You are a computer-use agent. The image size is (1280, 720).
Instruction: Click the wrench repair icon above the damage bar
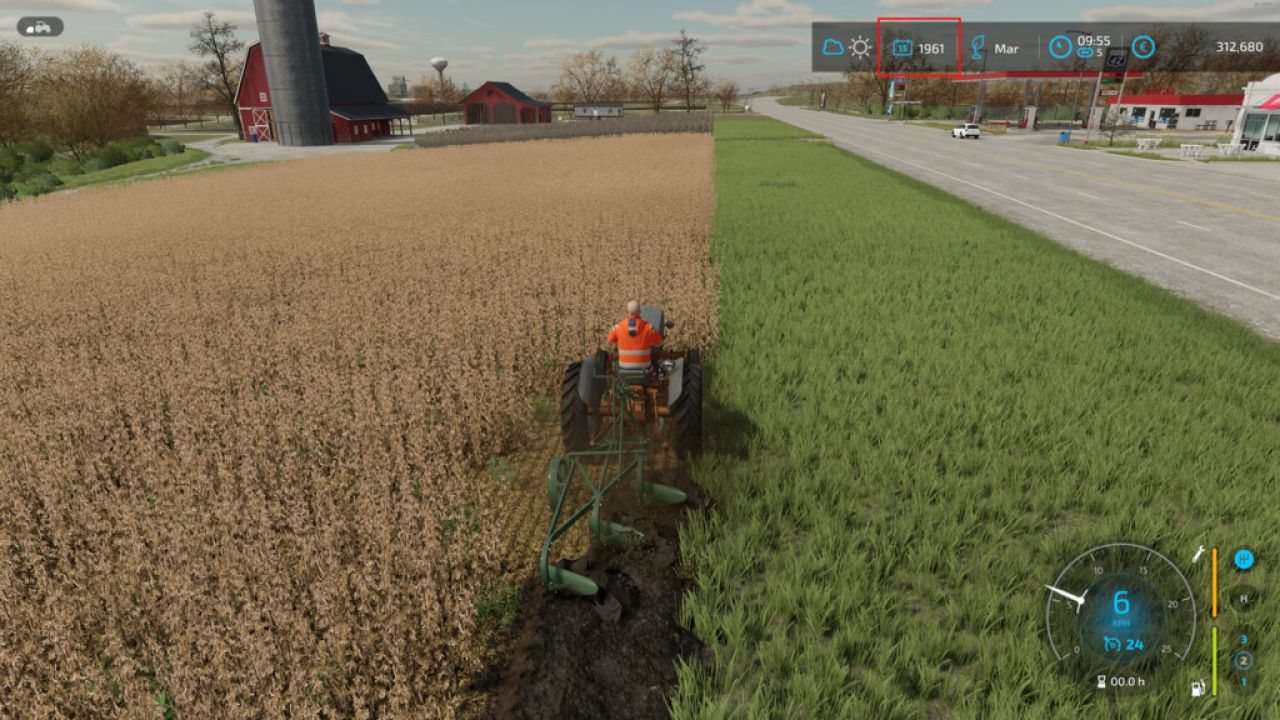[1199, 555]
